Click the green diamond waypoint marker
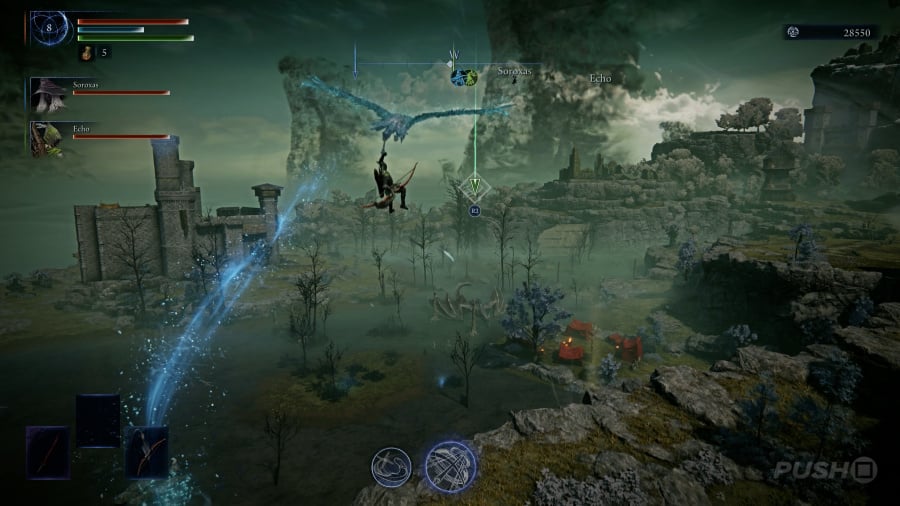The height and width of the screenshot is (506, 900). pos(475,185)
